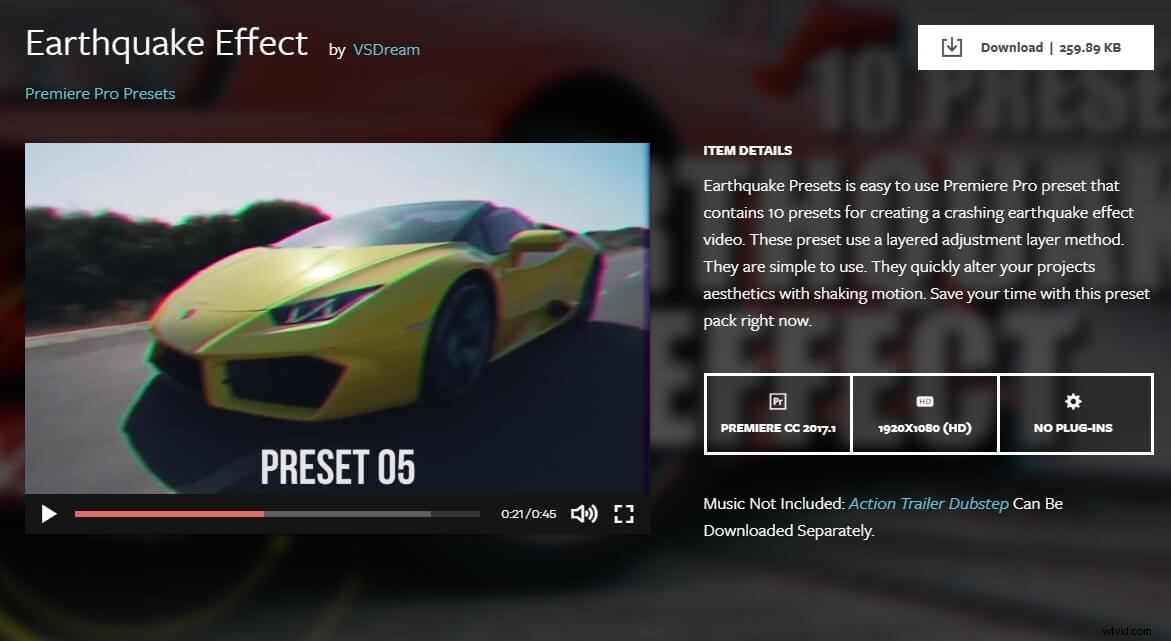Download the Earthquake Effect preset pack
Screen dimensions: 1171x641
point(1035,47)
